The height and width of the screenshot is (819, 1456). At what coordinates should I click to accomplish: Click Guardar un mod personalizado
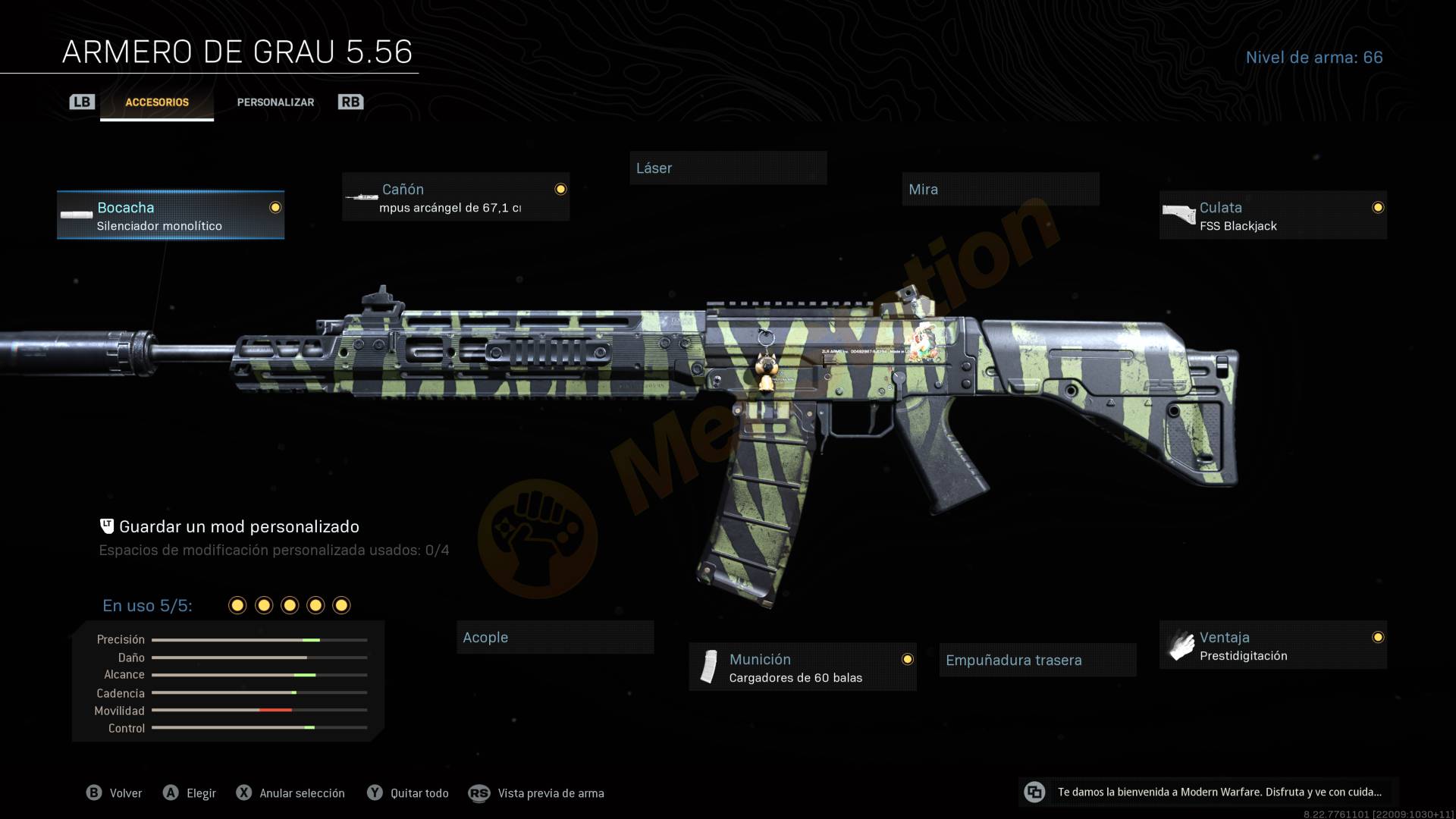click(238, 527)
